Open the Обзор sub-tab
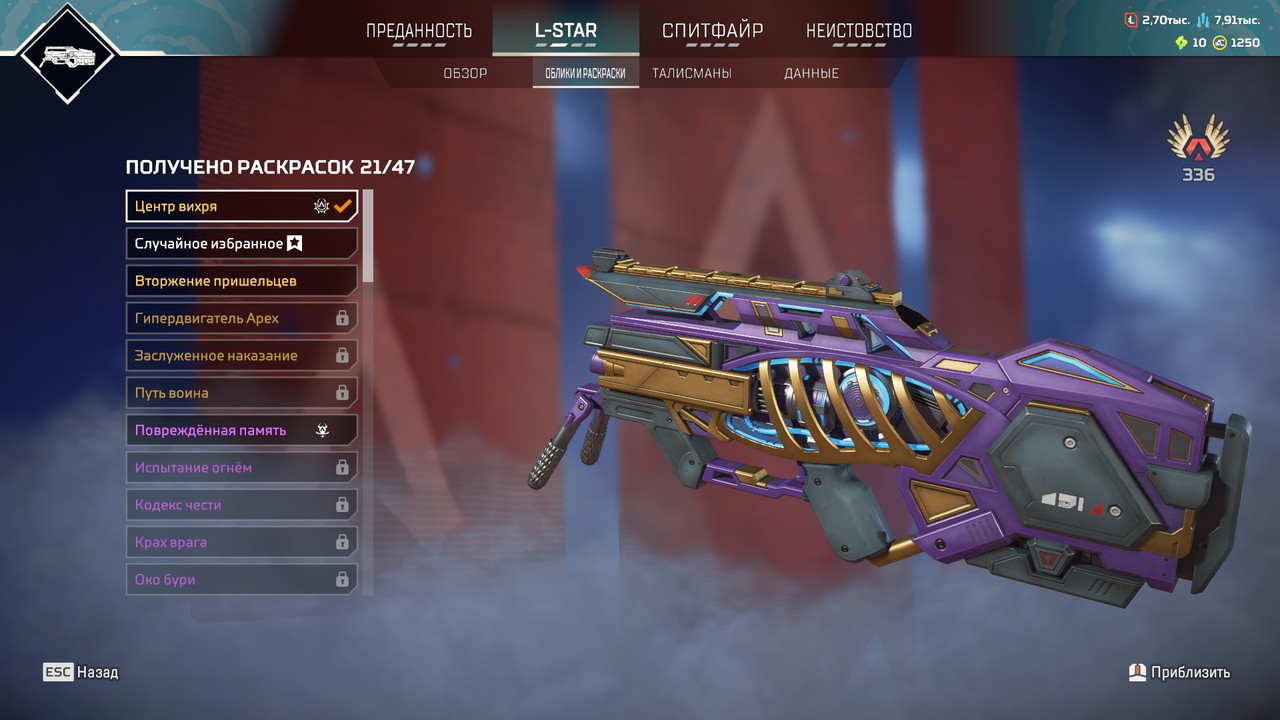1280x720 pixels. click(465, 73)
